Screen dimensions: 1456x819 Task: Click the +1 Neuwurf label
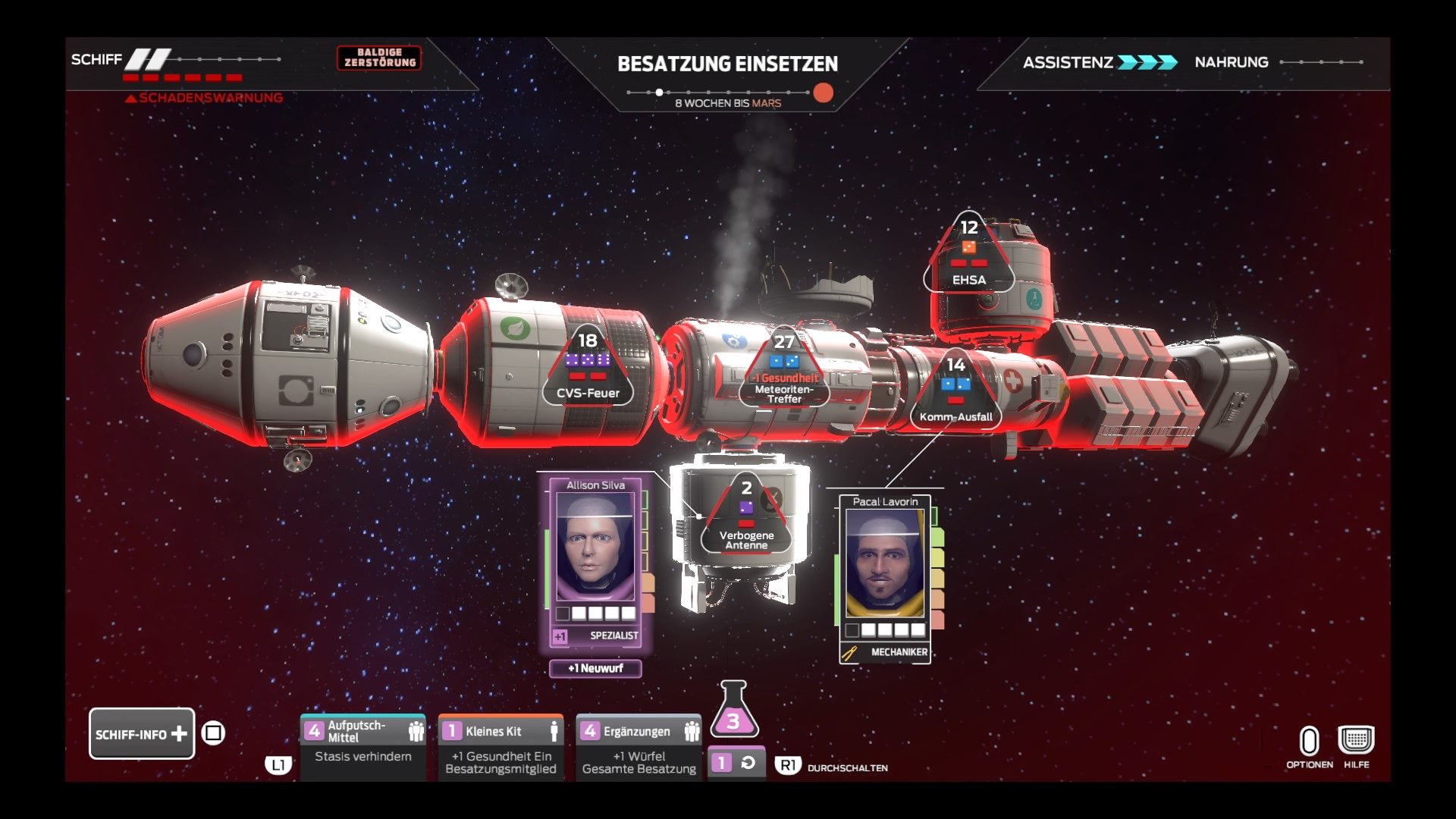click(x=596, y=669)
